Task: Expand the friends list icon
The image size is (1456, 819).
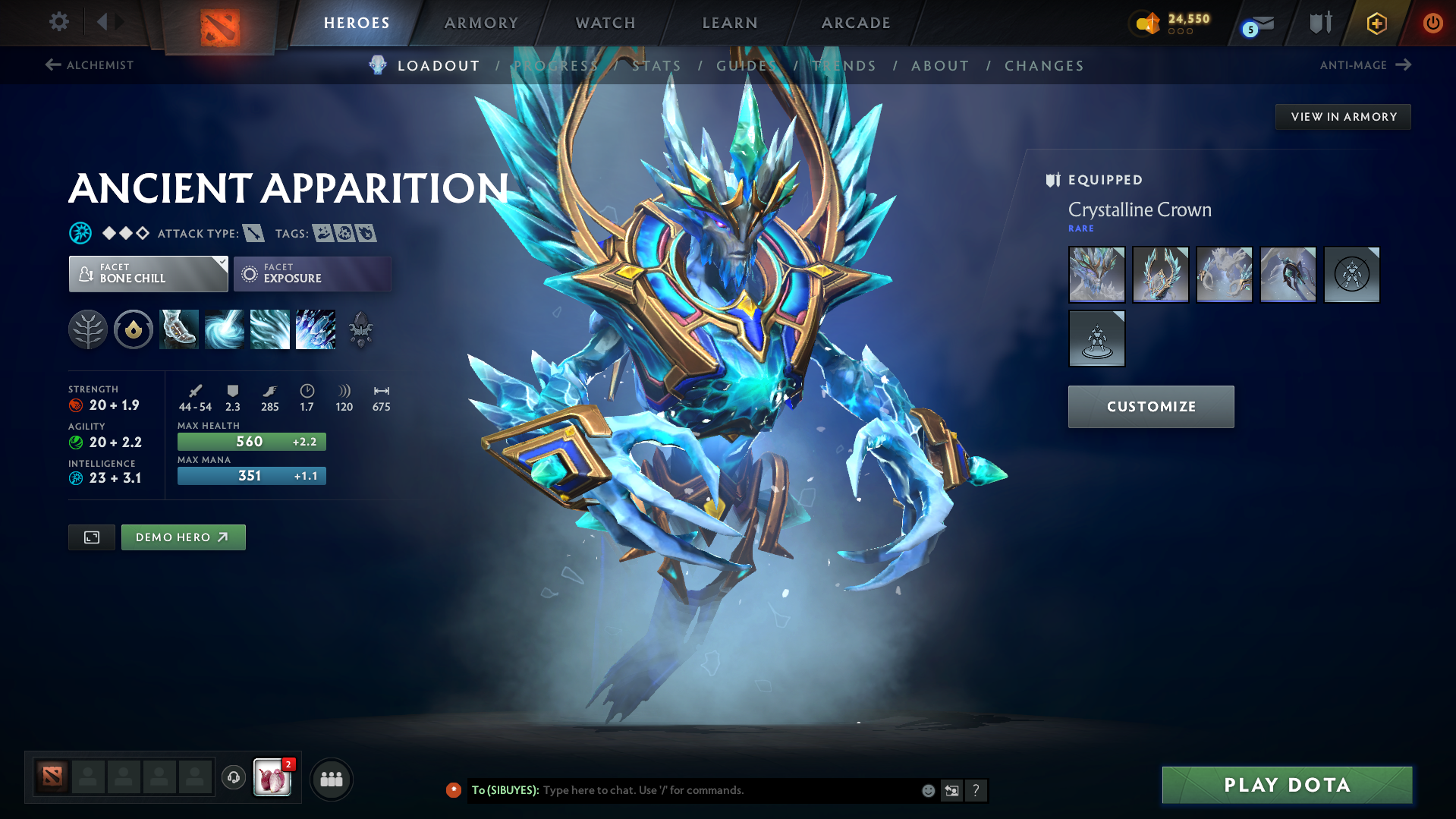Action: 331,779
